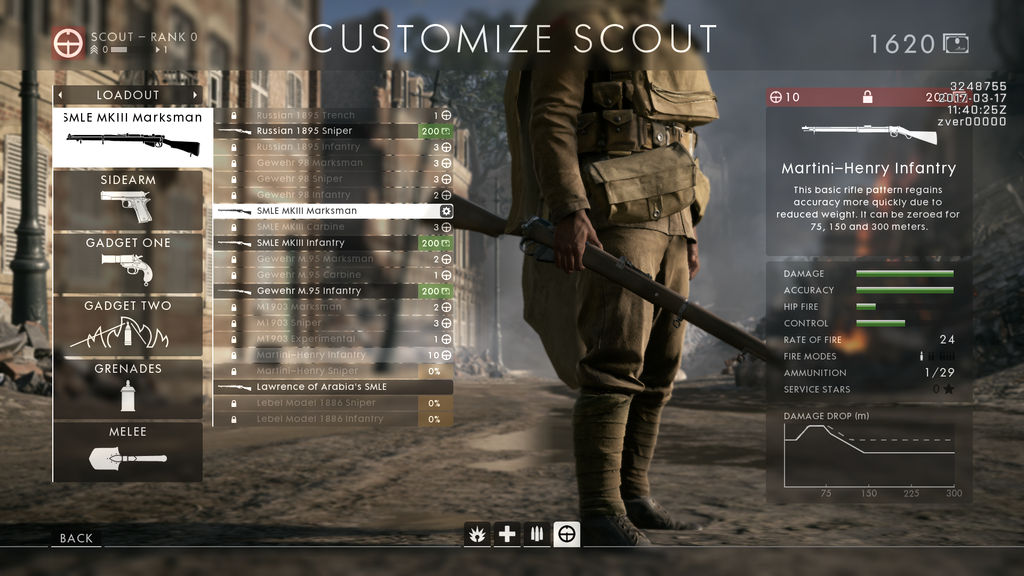Switch to the Support class tab
Screen dimensions: 1024x576
[537, 534]
